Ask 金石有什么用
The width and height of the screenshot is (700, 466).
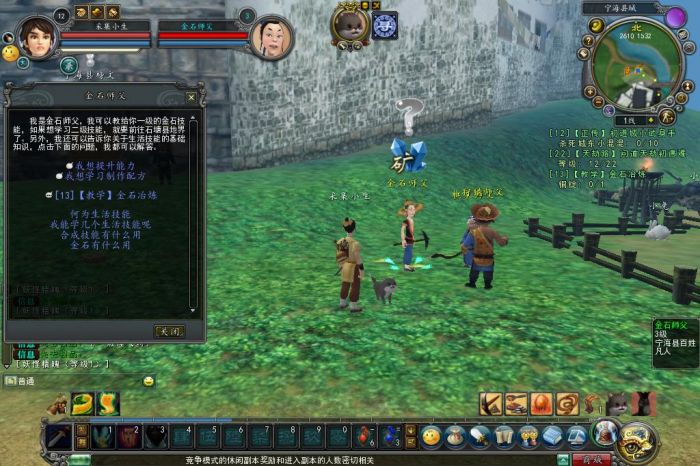click(100, 244)
